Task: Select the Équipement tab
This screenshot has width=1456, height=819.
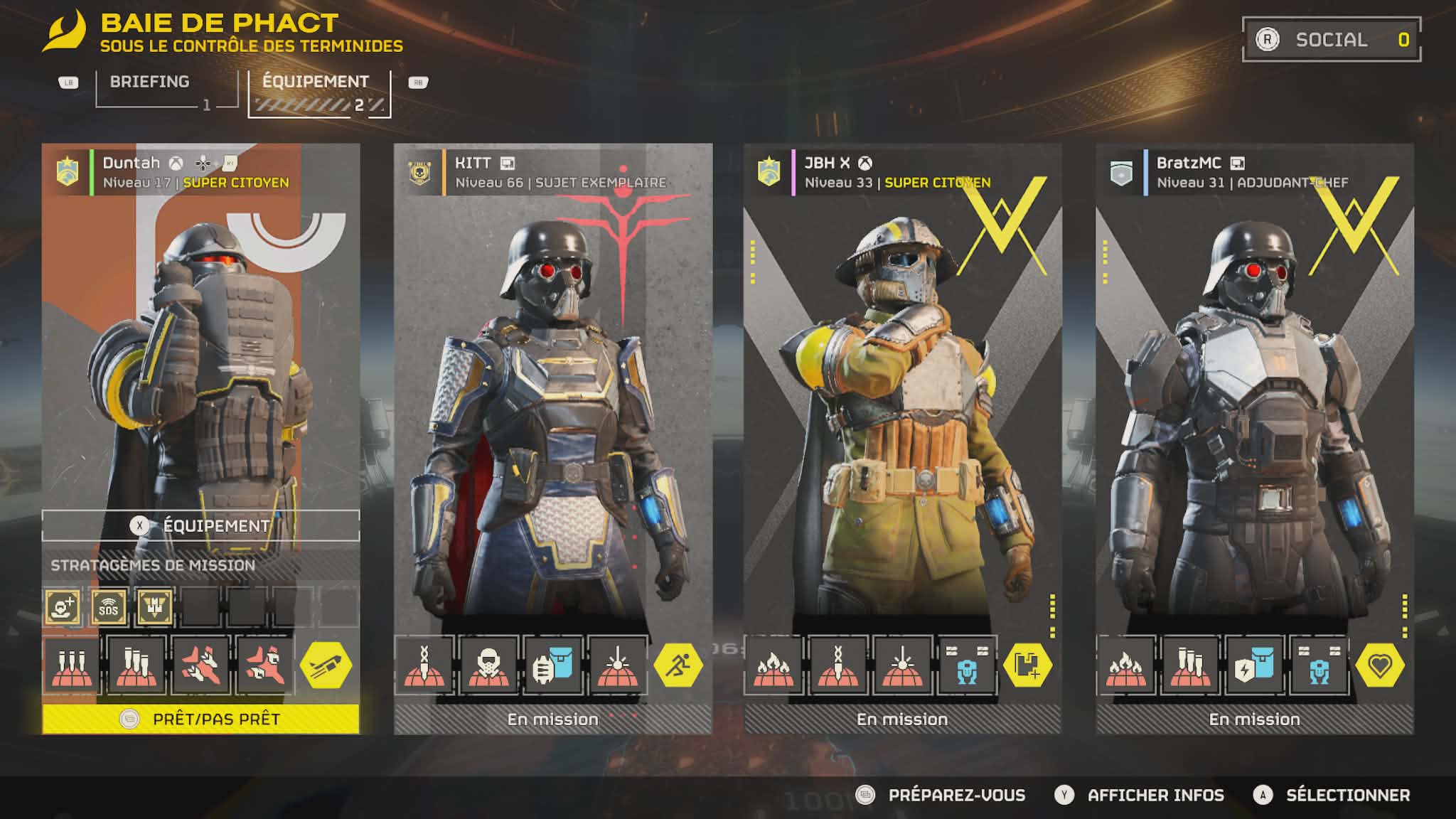Action: click(x=316, y=82)
